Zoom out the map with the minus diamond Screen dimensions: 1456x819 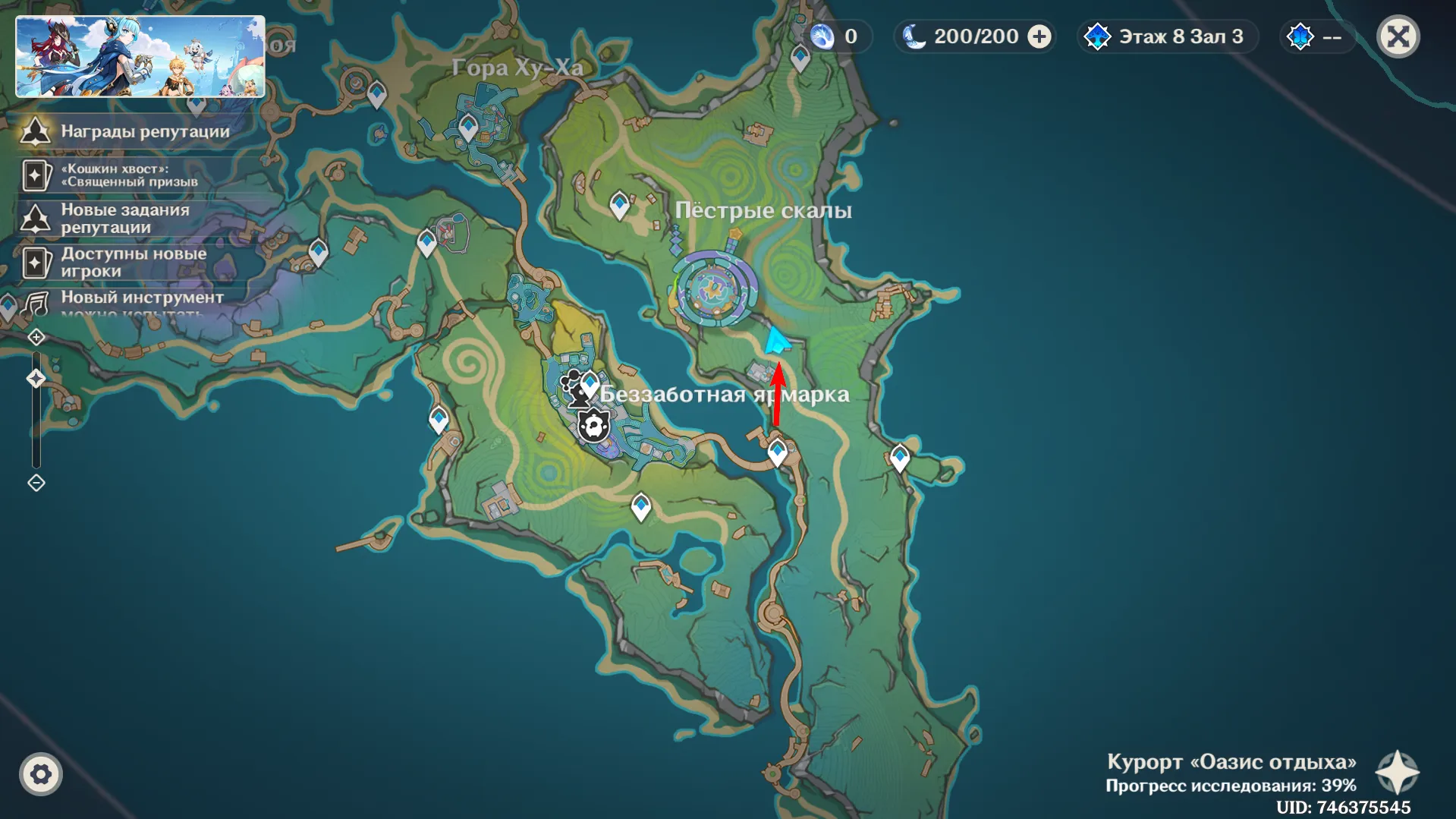pos(36,483)
